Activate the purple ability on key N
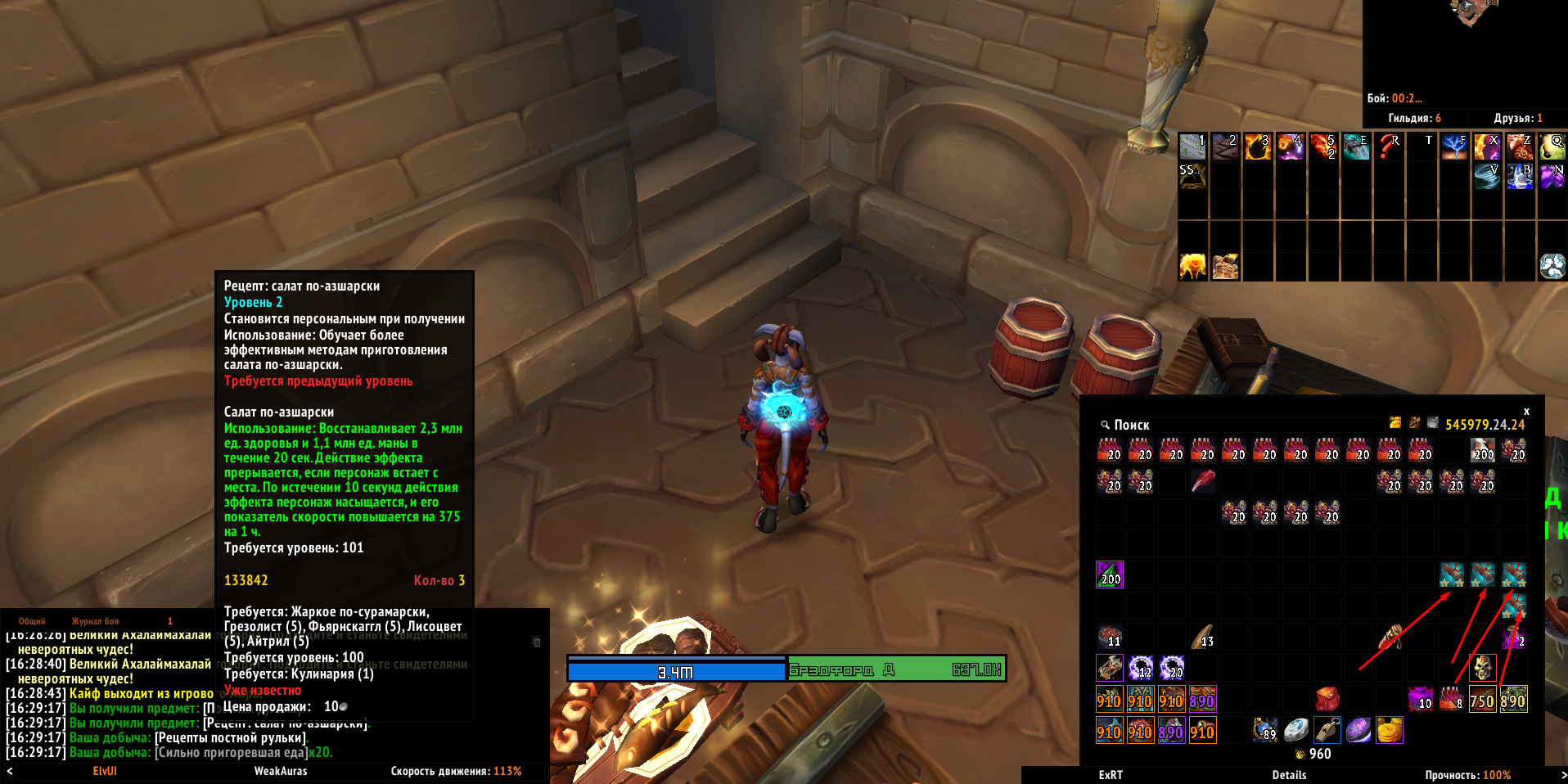This screenshot has width=1568, height=784. (x=1552, y=176)
